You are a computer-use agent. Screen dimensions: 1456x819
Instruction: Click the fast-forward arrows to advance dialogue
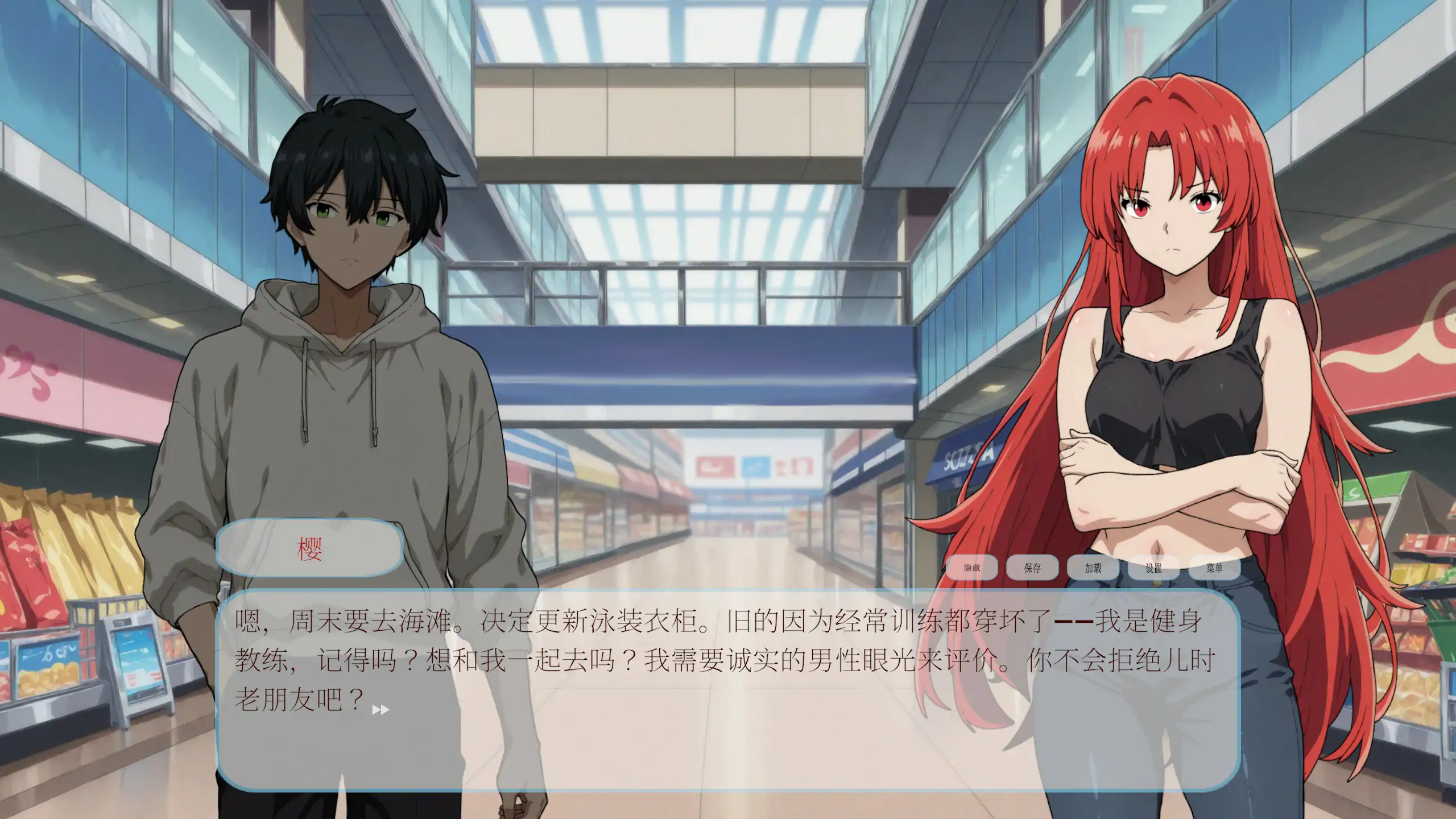[x=380, y=709]
